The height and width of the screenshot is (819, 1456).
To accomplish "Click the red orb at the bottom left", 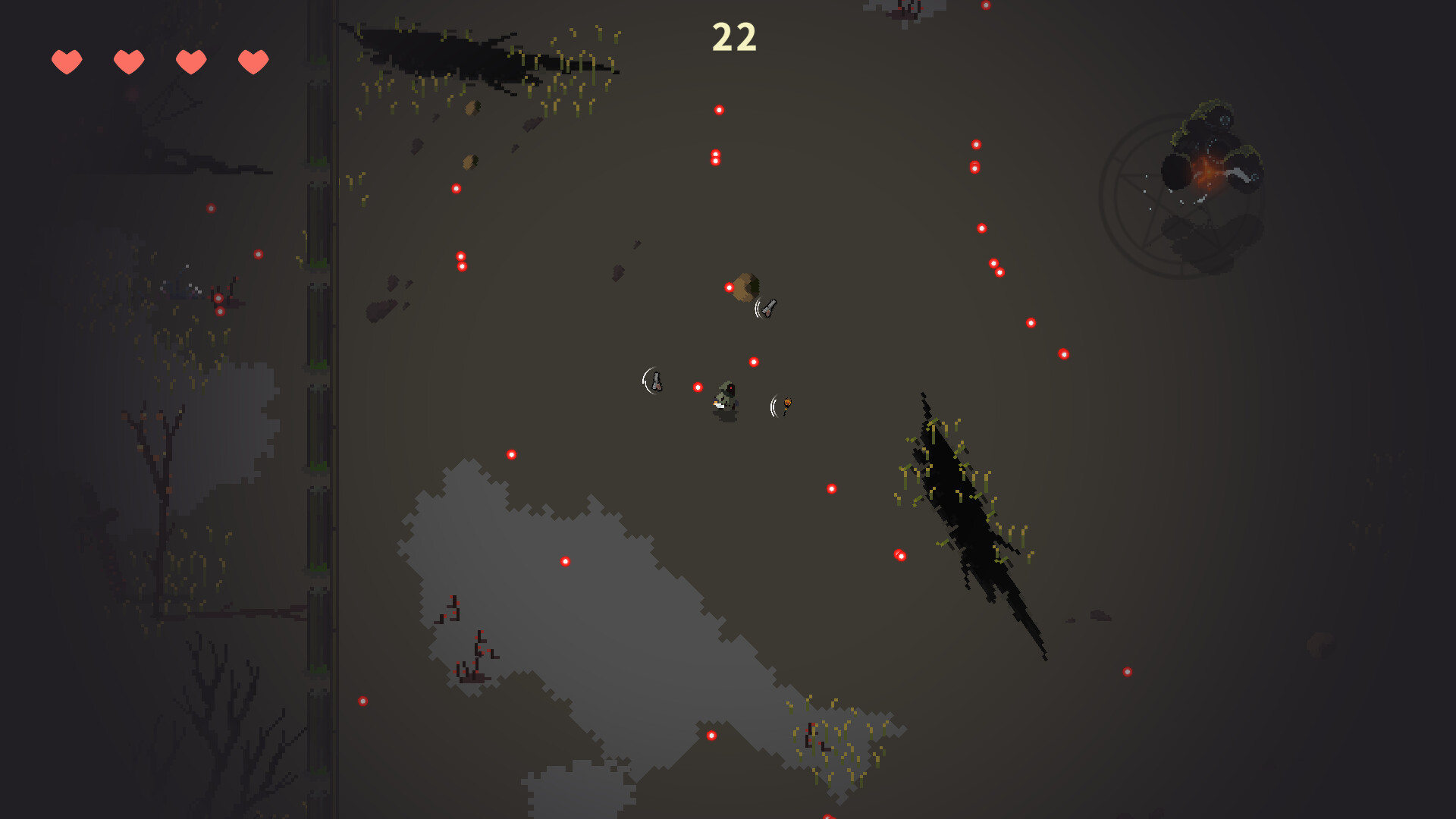I will (x=362, y=699).
